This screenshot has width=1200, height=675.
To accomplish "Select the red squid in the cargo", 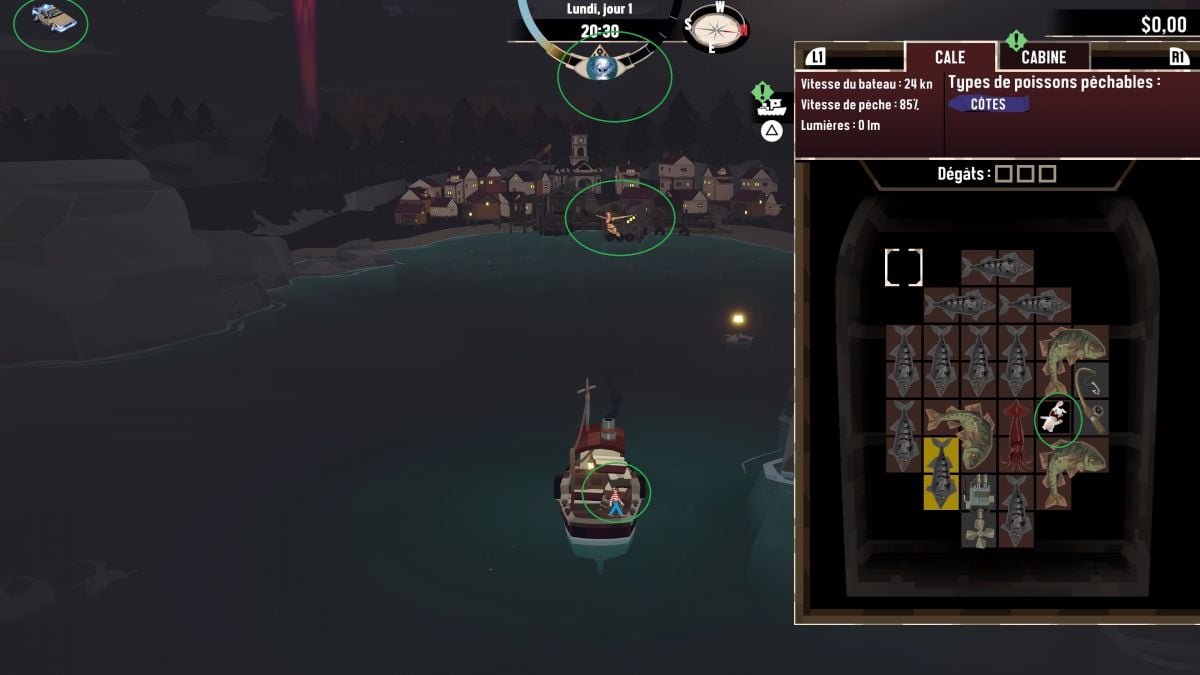I will click(1015, 435).
